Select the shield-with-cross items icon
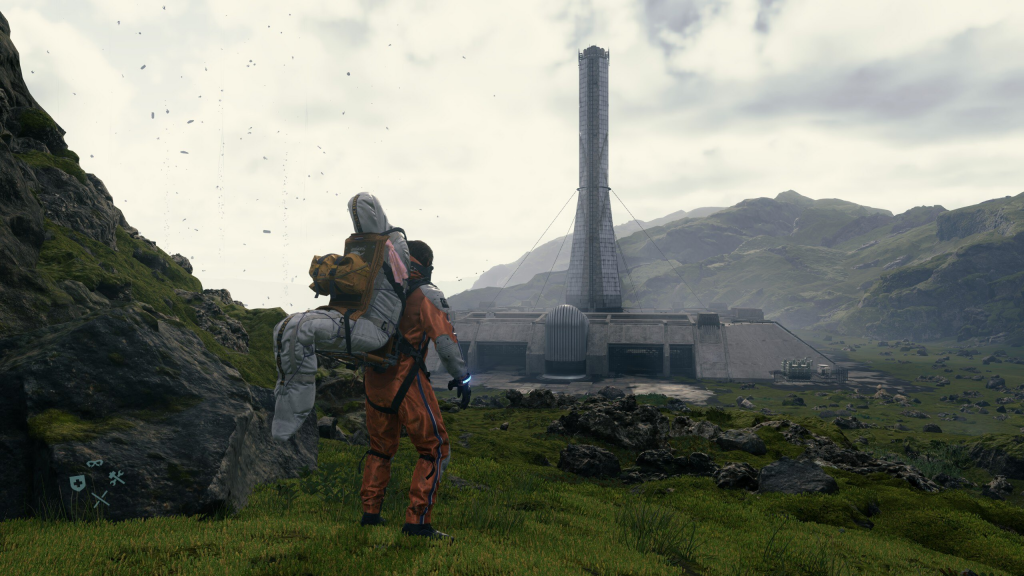Viewport: 1024px width, 576px height. point(77,483)
